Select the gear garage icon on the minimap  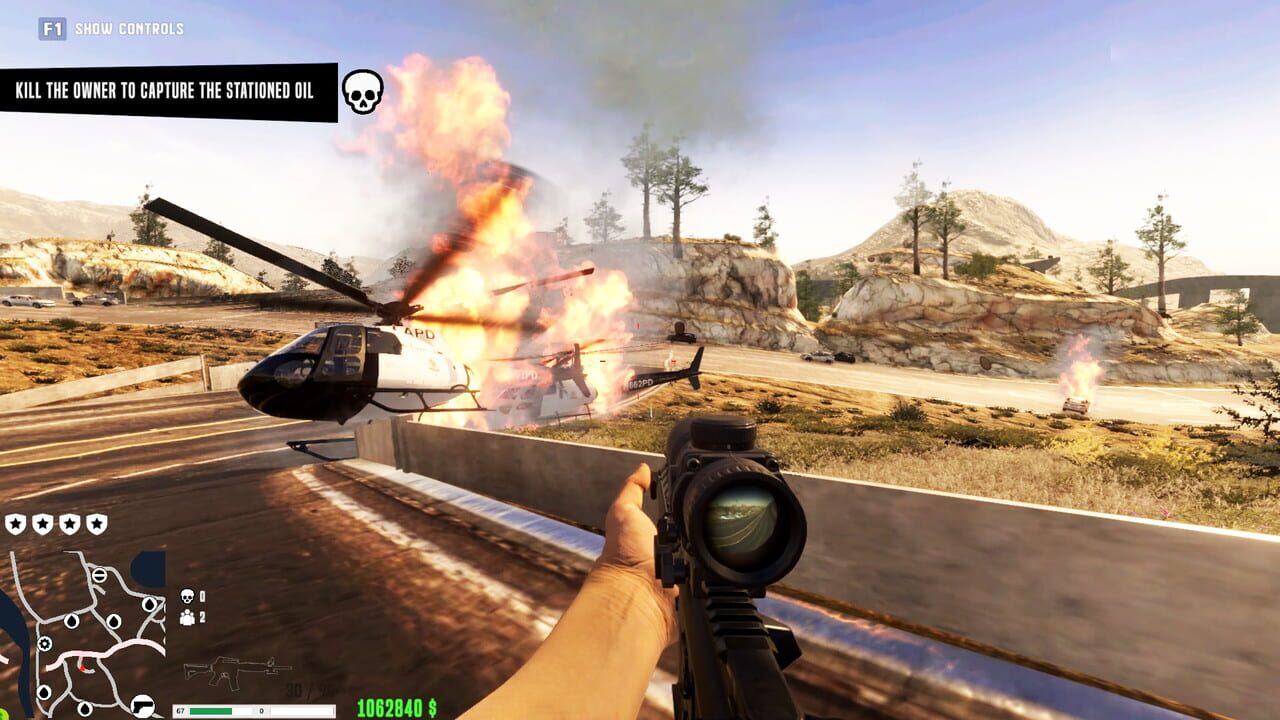pyautogui.click(x=44, y=644)
